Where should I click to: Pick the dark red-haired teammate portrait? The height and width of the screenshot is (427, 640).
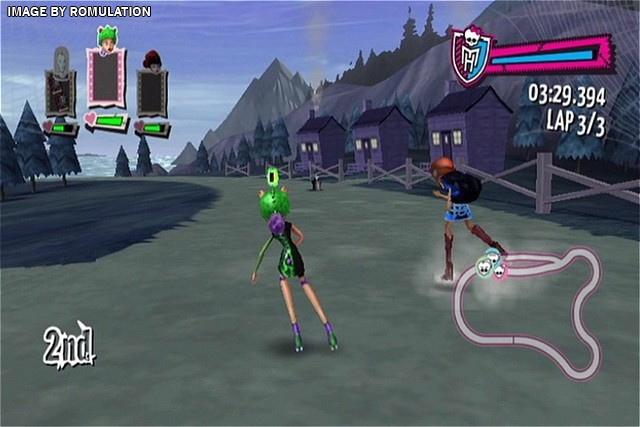[x=152, y=90]
